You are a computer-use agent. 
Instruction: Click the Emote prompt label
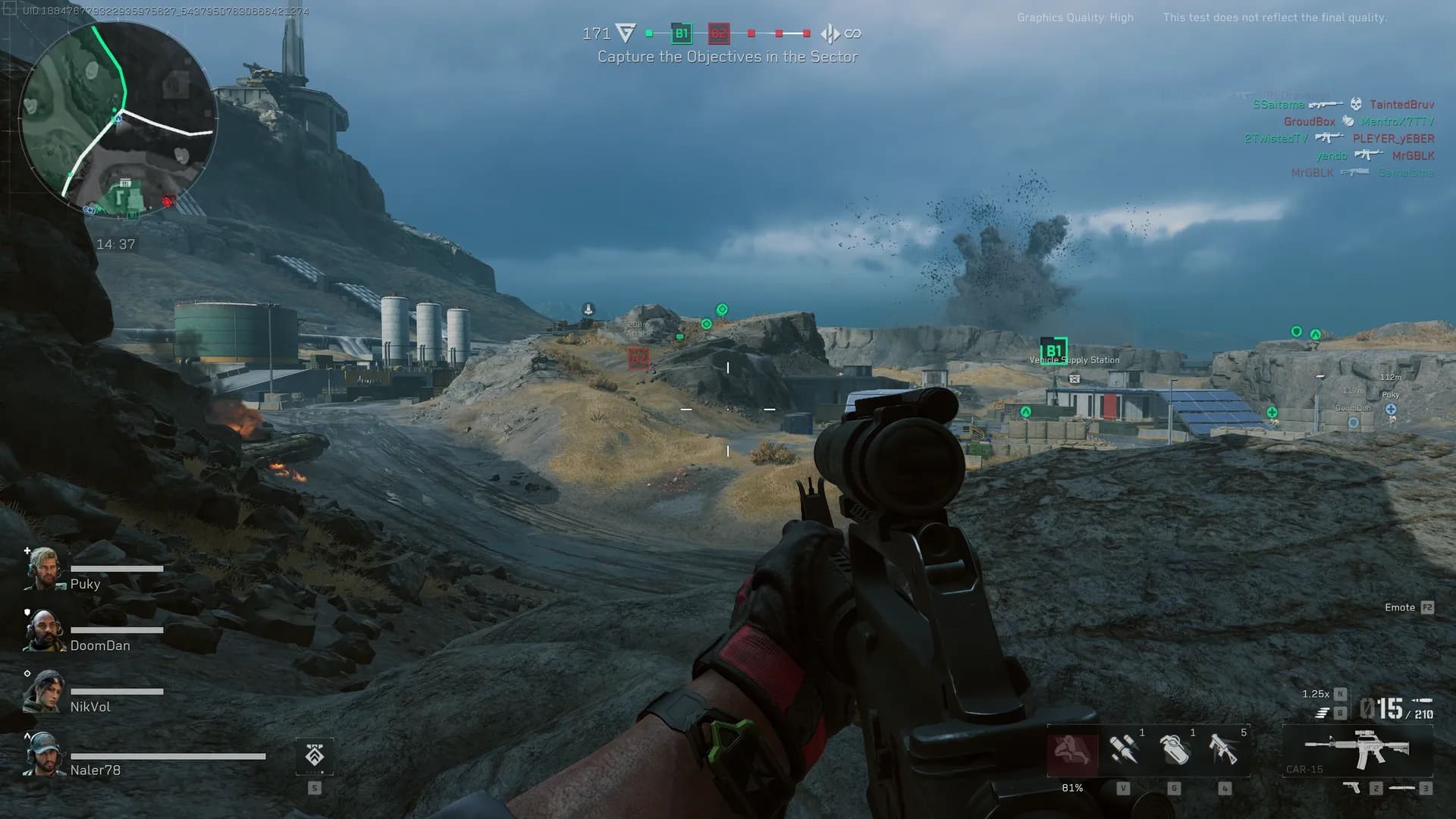1400,607
